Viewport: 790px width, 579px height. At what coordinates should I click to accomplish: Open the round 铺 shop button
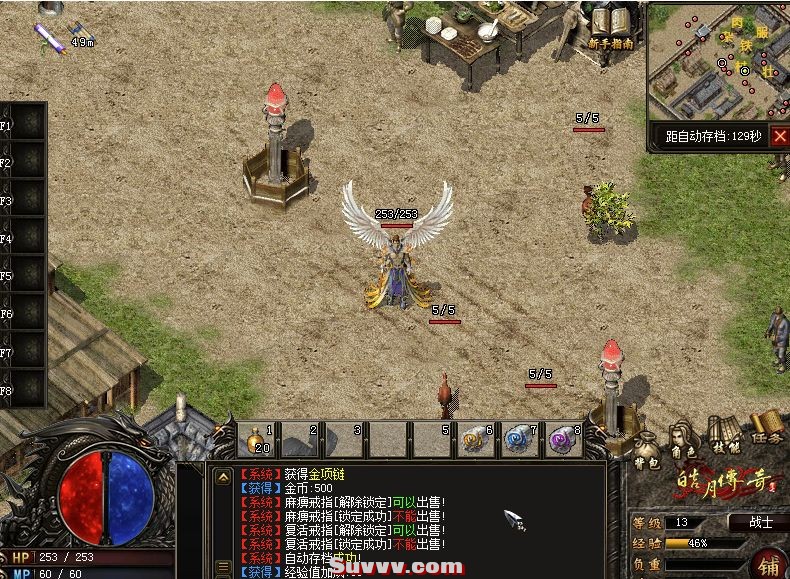770,563
